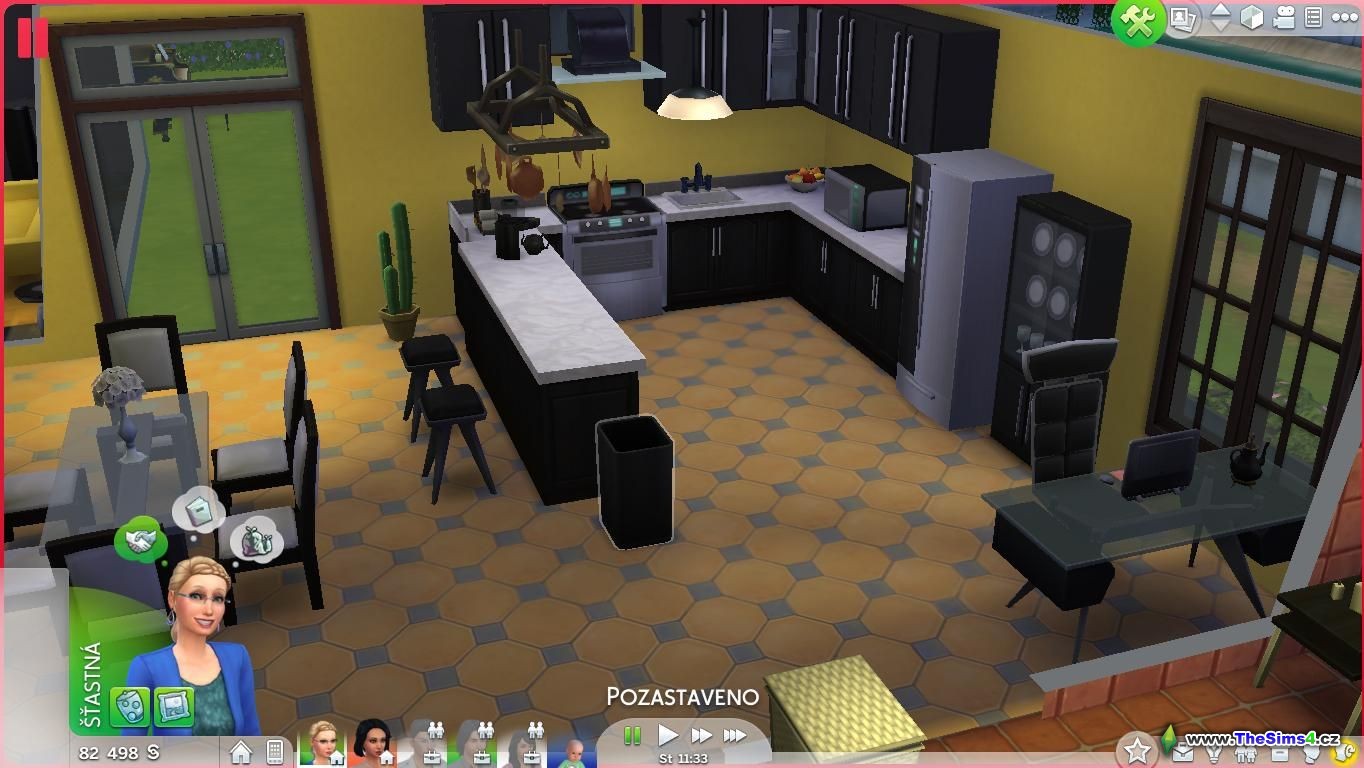Go down one floor with the down arrow
This screenshot has width=1364, height=768.
pyautogui.click(x=1220, y=26)
